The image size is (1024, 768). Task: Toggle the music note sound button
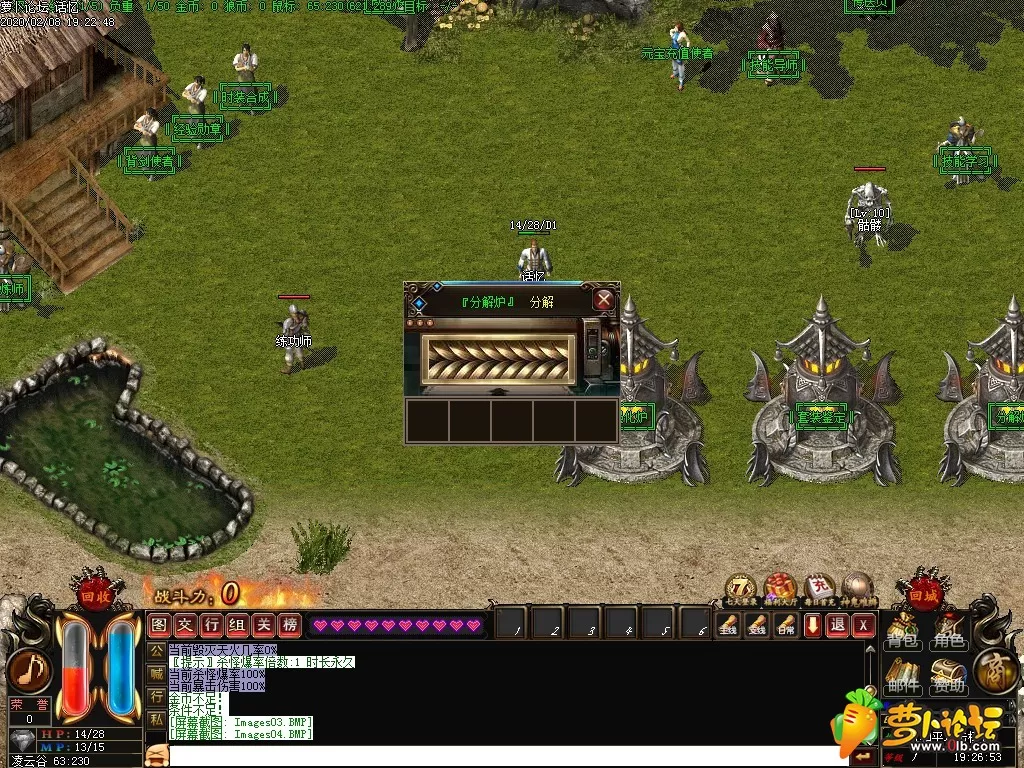[x=28, y=671]
